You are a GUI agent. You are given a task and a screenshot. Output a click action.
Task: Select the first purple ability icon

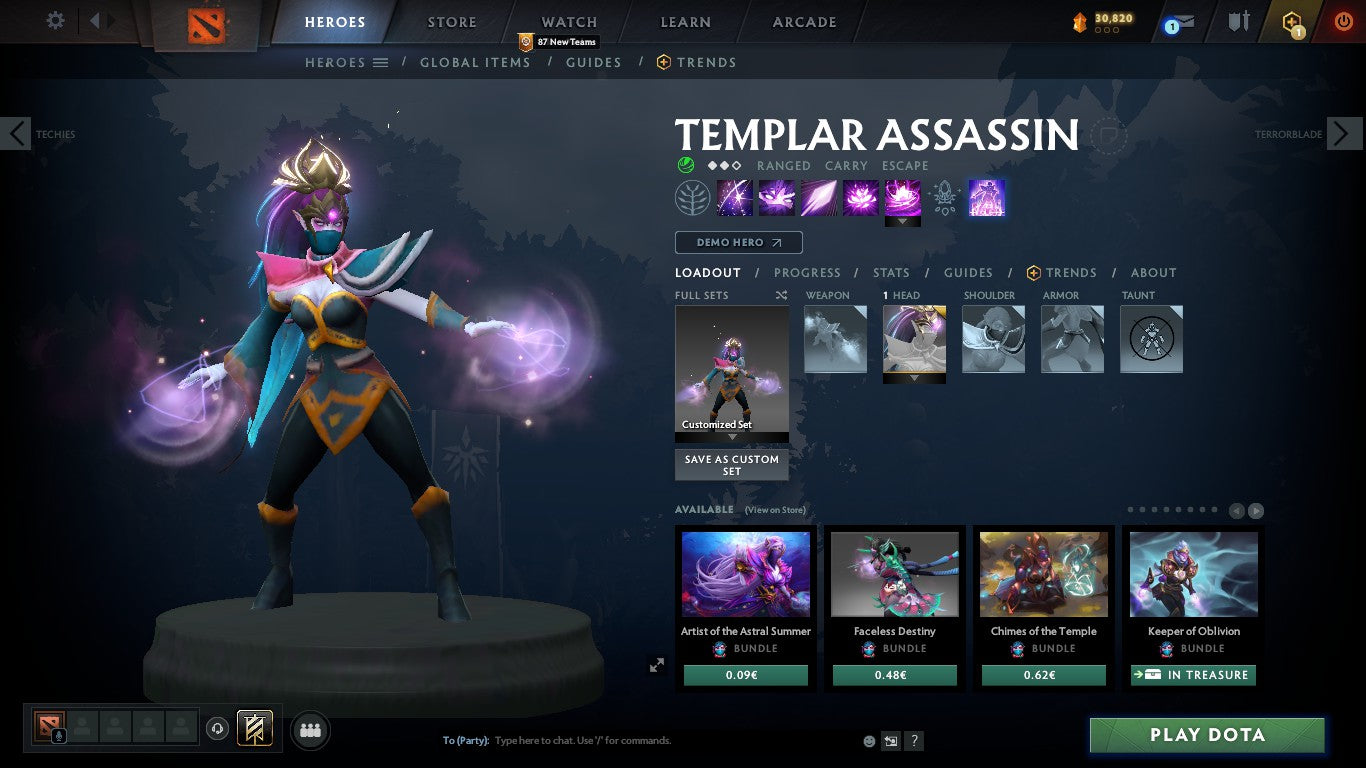point(734,197)
